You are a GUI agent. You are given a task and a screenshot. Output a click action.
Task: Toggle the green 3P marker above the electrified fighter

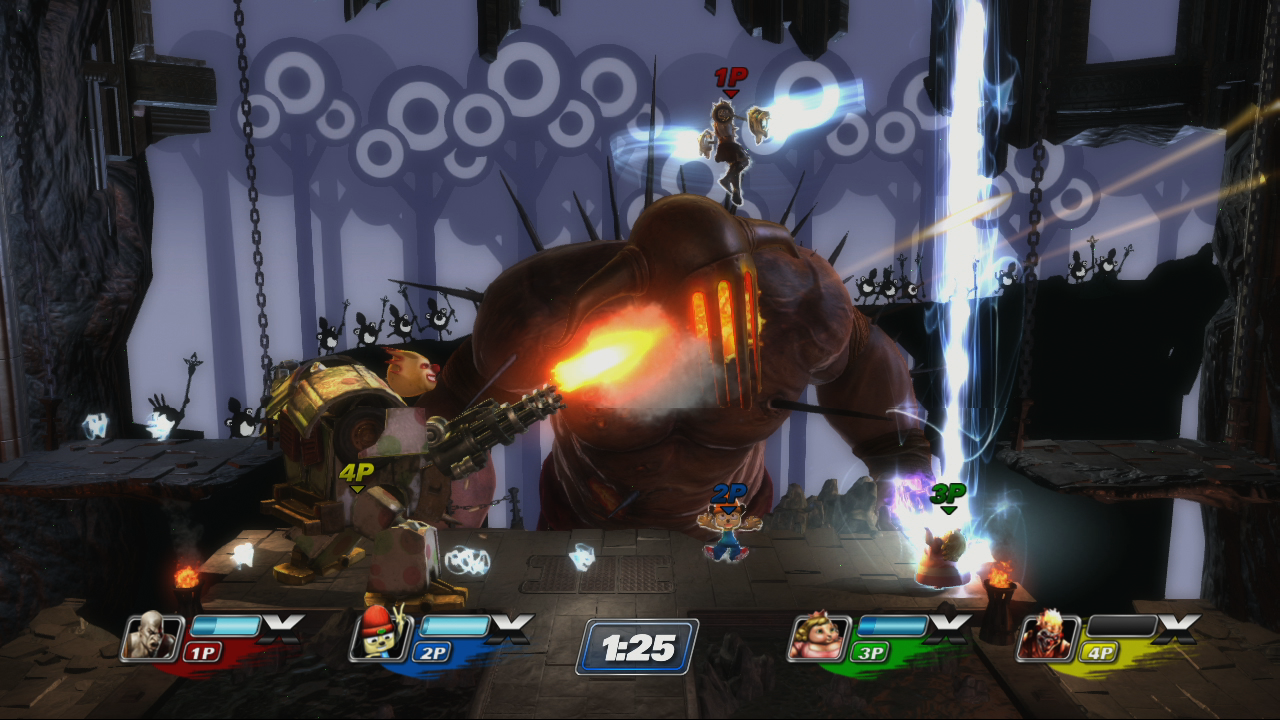pyautogui.click(x=948, y=492)
